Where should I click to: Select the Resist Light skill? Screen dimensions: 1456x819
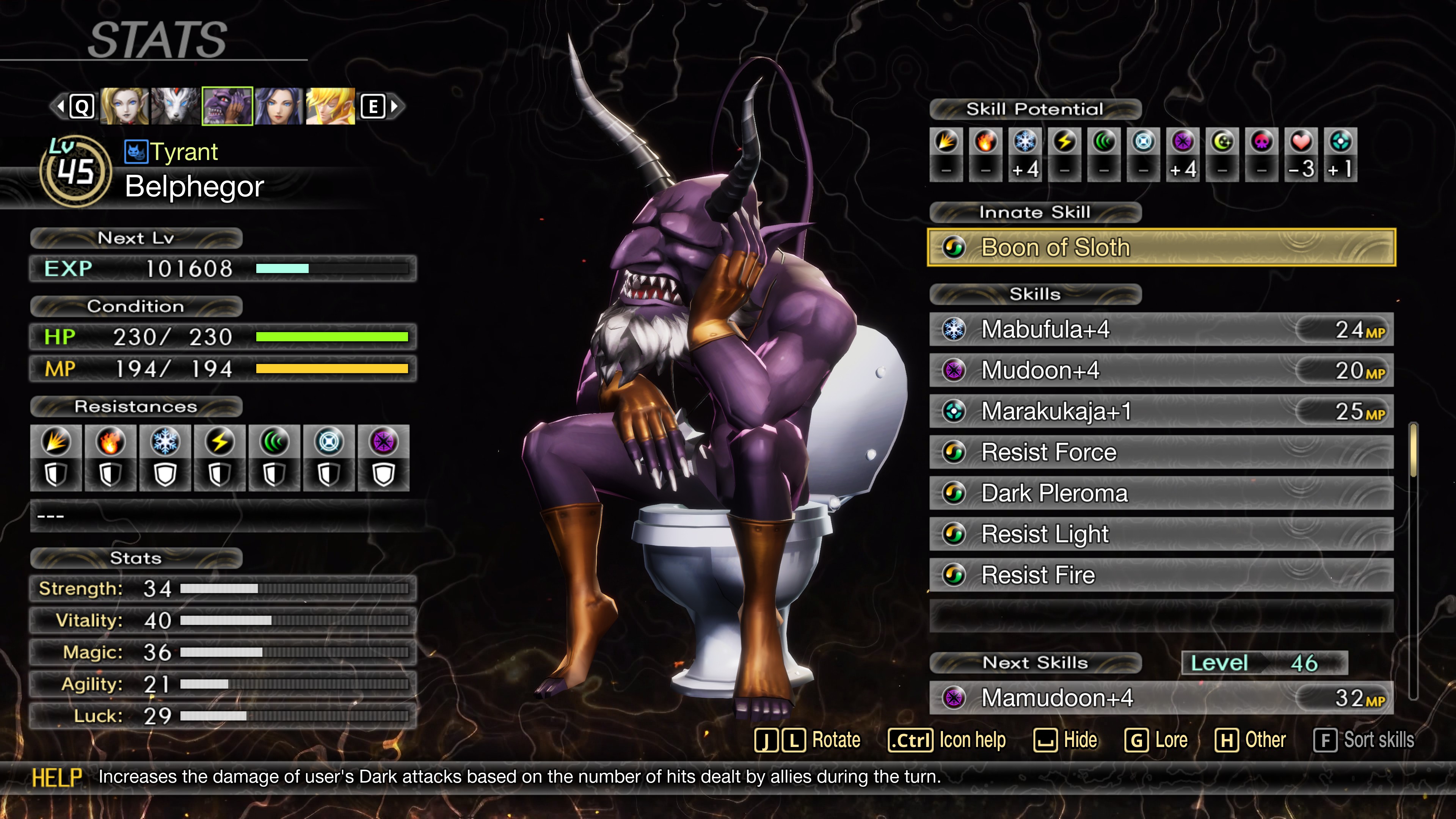[x=1161, y=534]
